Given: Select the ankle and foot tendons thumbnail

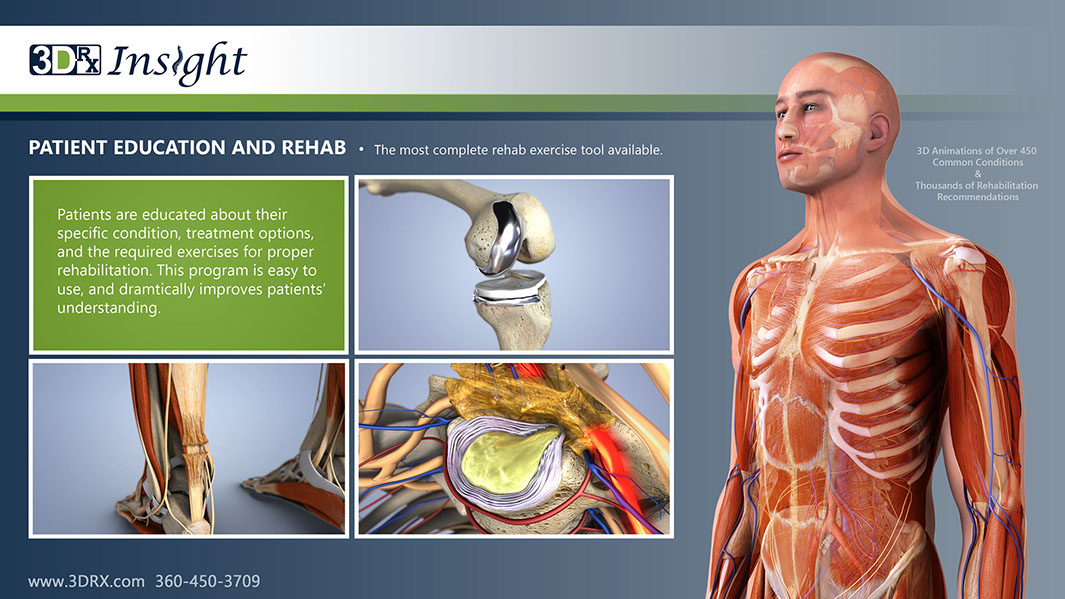Looking at the screenshot, I should tap(189, 449).
